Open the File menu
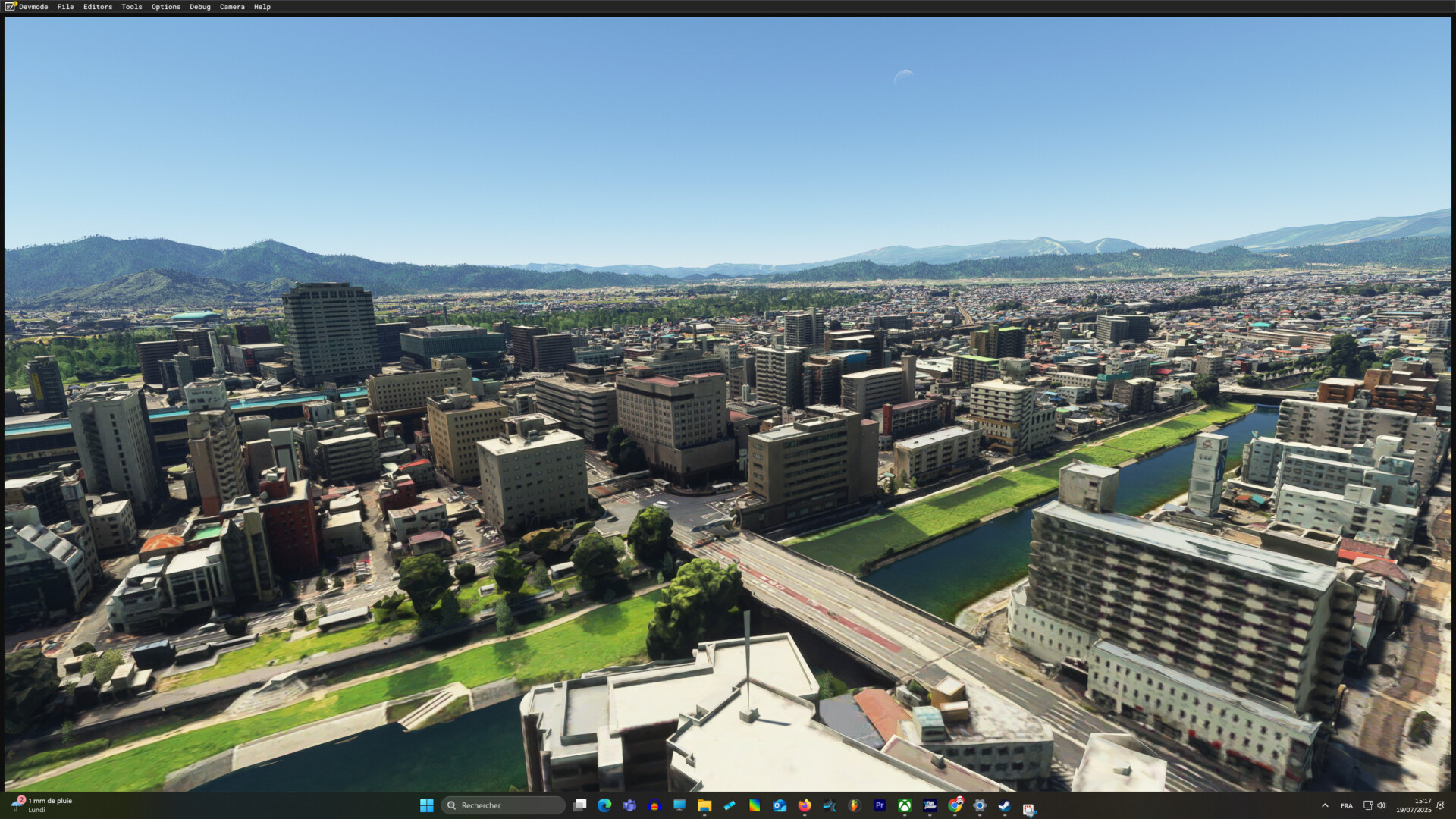This screenshot has width=1456, height=819. (65, 7)
